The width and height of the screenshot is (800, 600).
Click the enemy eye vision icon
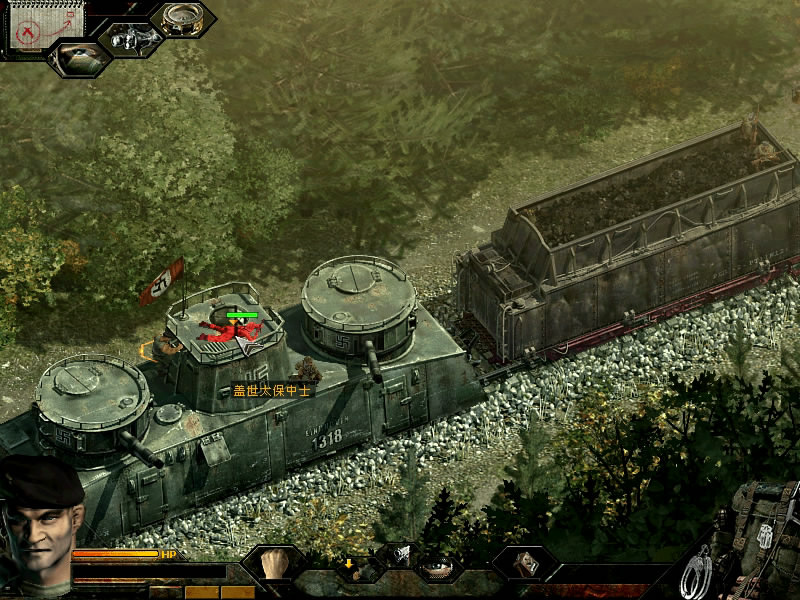pyautogui.click(x=78, y=57)
